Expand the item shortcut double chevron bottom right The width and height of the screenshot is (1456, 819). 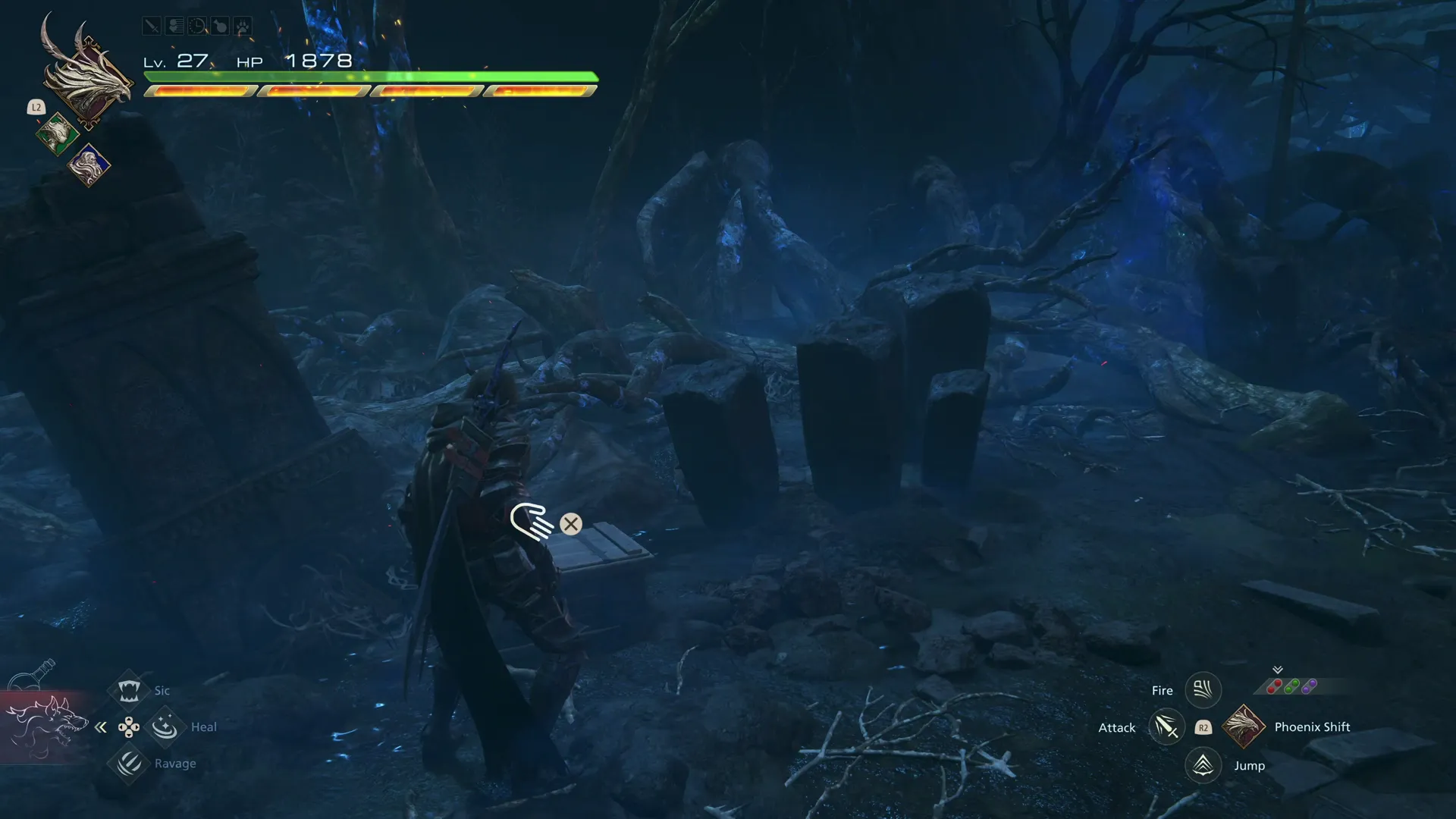(1277, 670)
